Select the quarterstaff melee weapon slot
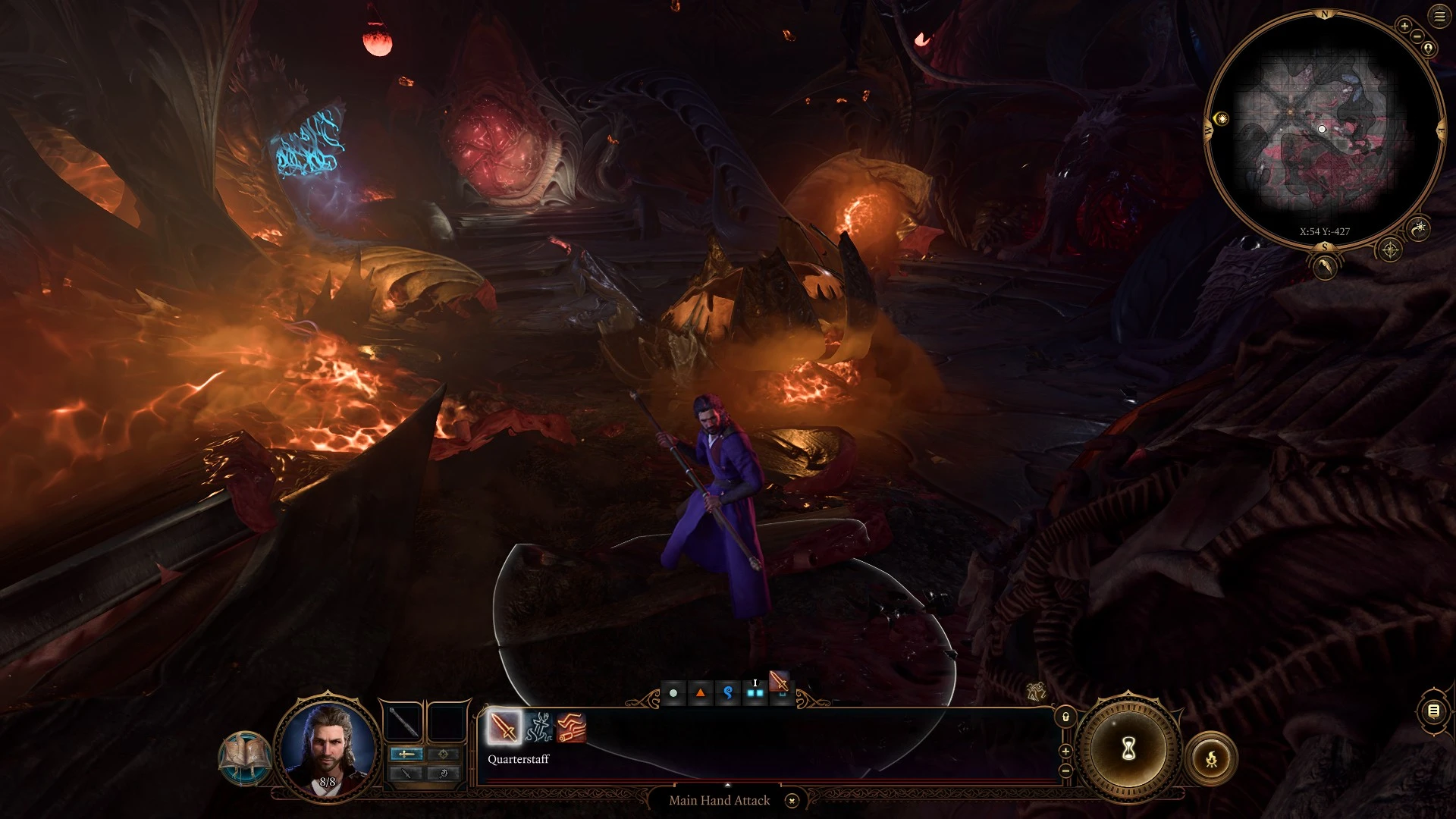 (403, 721)
